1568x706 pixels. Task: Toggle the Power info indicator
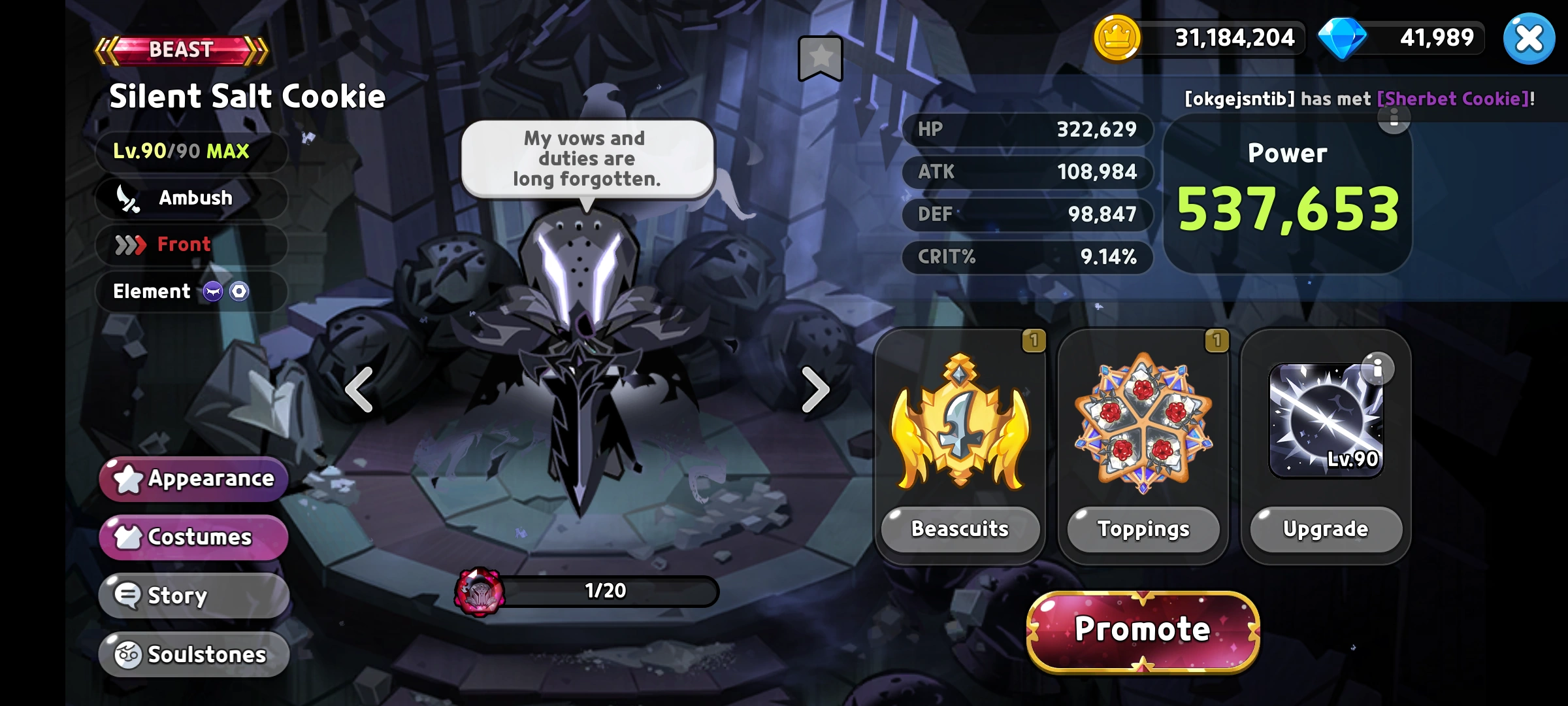click(1395, 120)
